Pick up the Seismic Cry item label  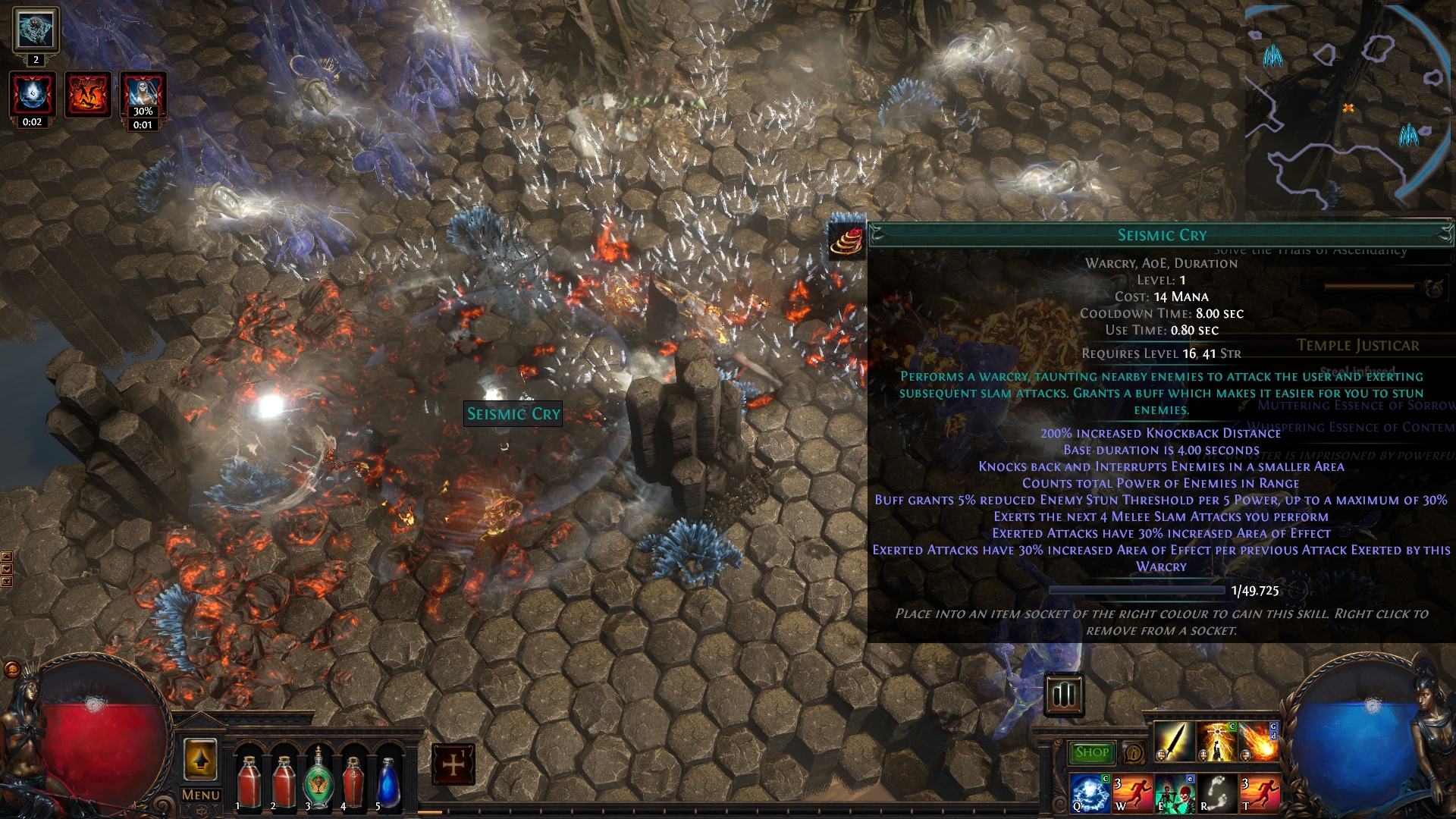513,414
